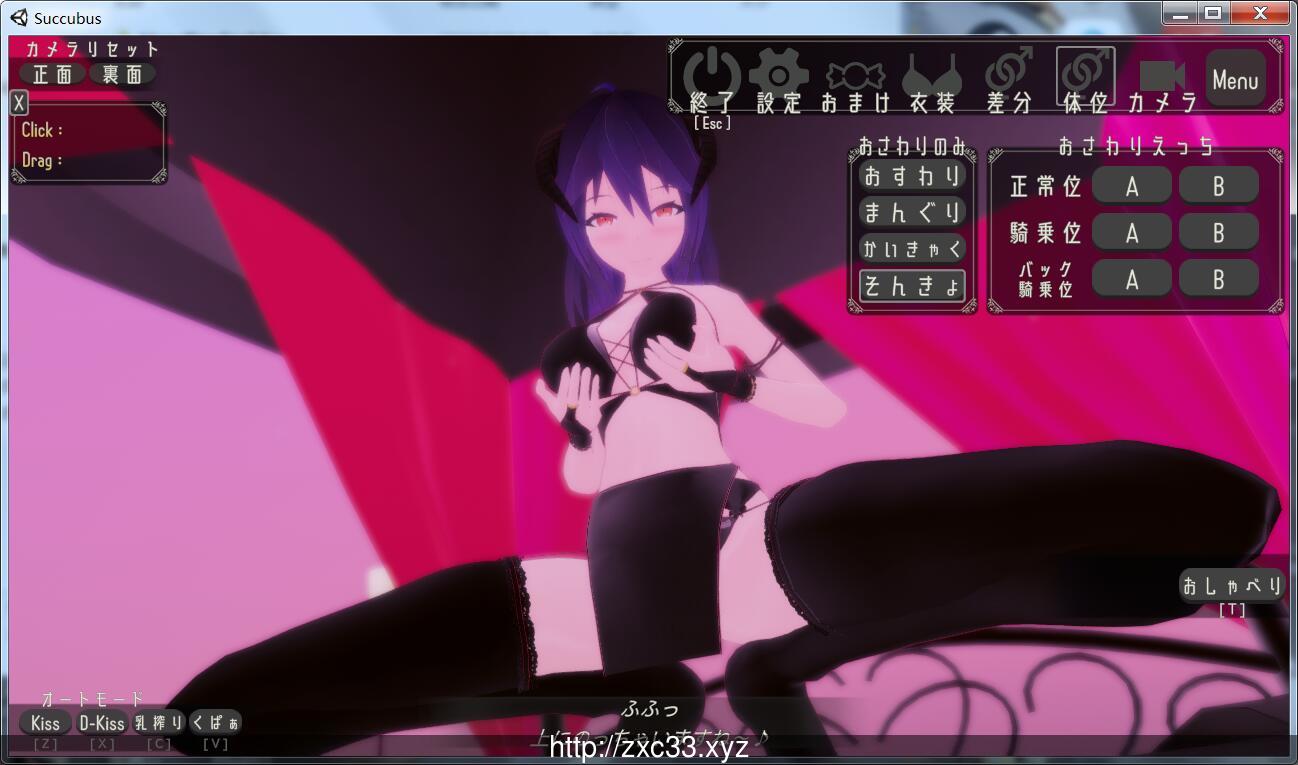Start 騎乗位 animation B
1298x765 pixels.
coord(1218,231)
